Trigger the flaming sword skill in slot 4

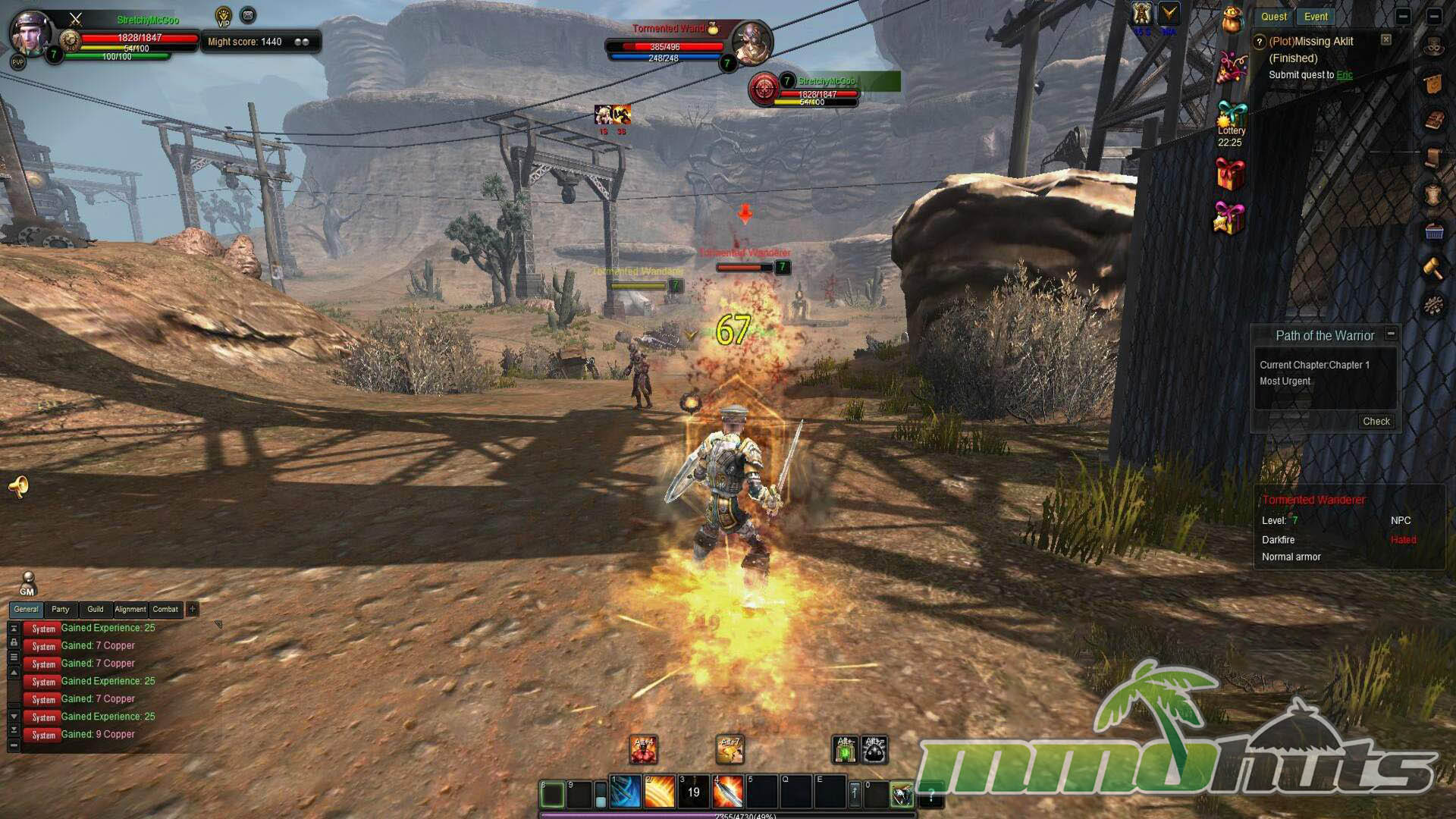[x=728, y=792]
